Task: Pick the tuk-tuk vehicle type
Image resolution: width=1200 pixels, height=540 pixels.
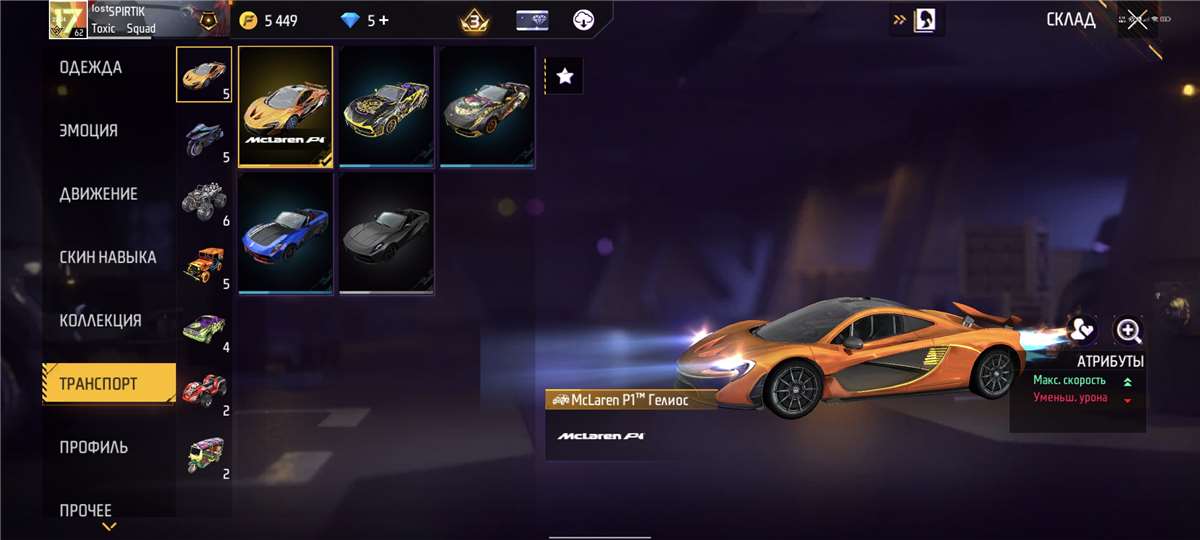Action: coord(204,455)
